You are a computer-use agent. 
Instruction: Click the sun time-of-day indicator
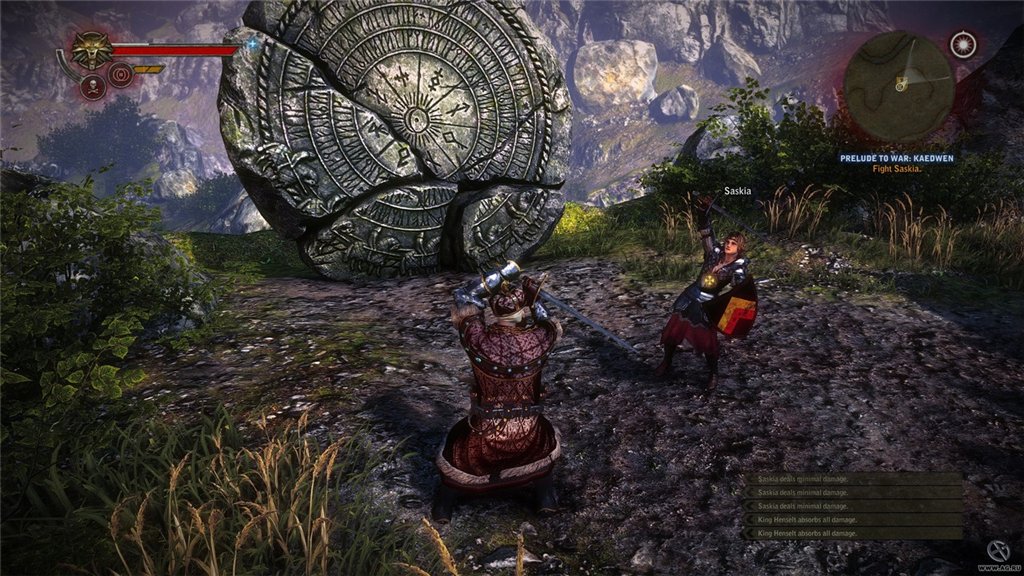[x=963, y=45]
